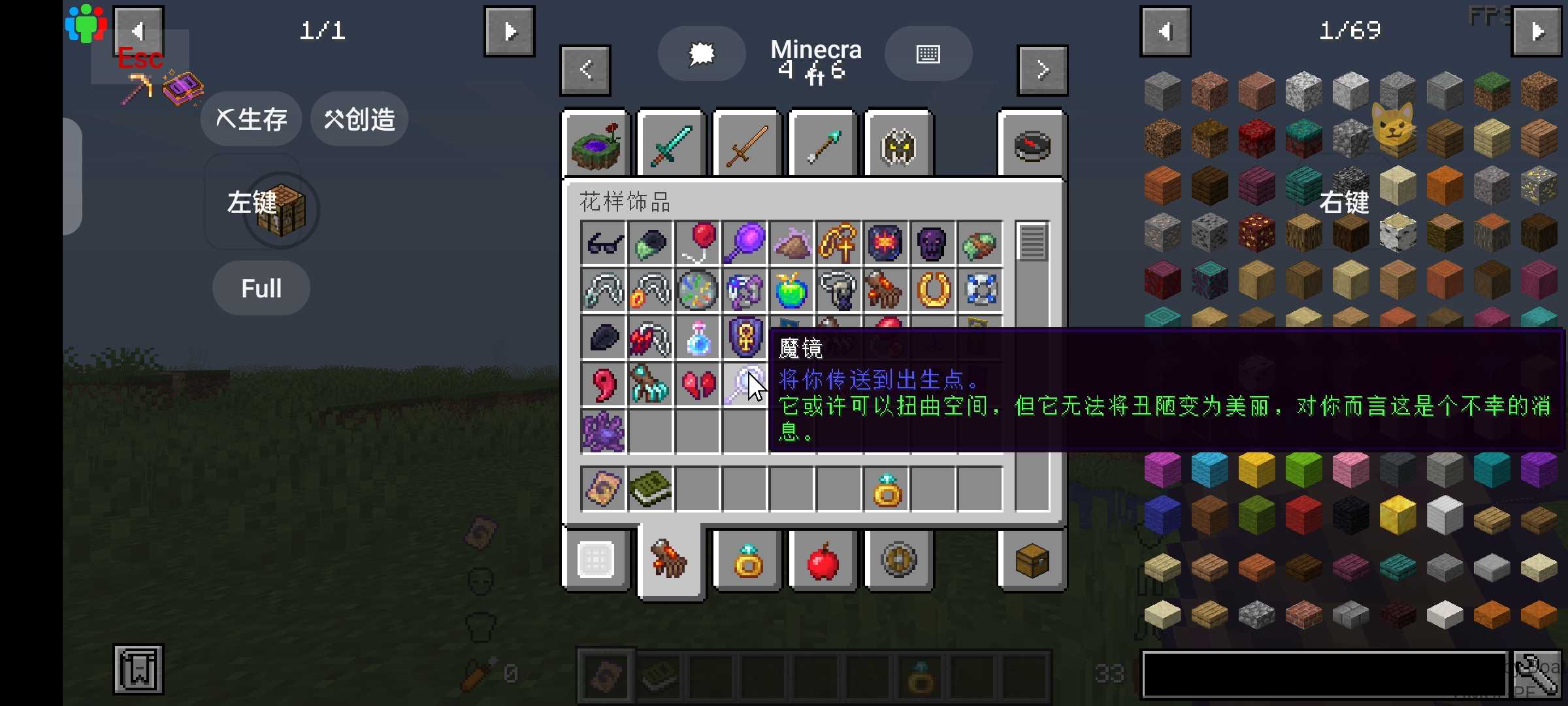1568x706 pixels.
Task: Select the 创造 creative mode button
Action: [359, 119]
